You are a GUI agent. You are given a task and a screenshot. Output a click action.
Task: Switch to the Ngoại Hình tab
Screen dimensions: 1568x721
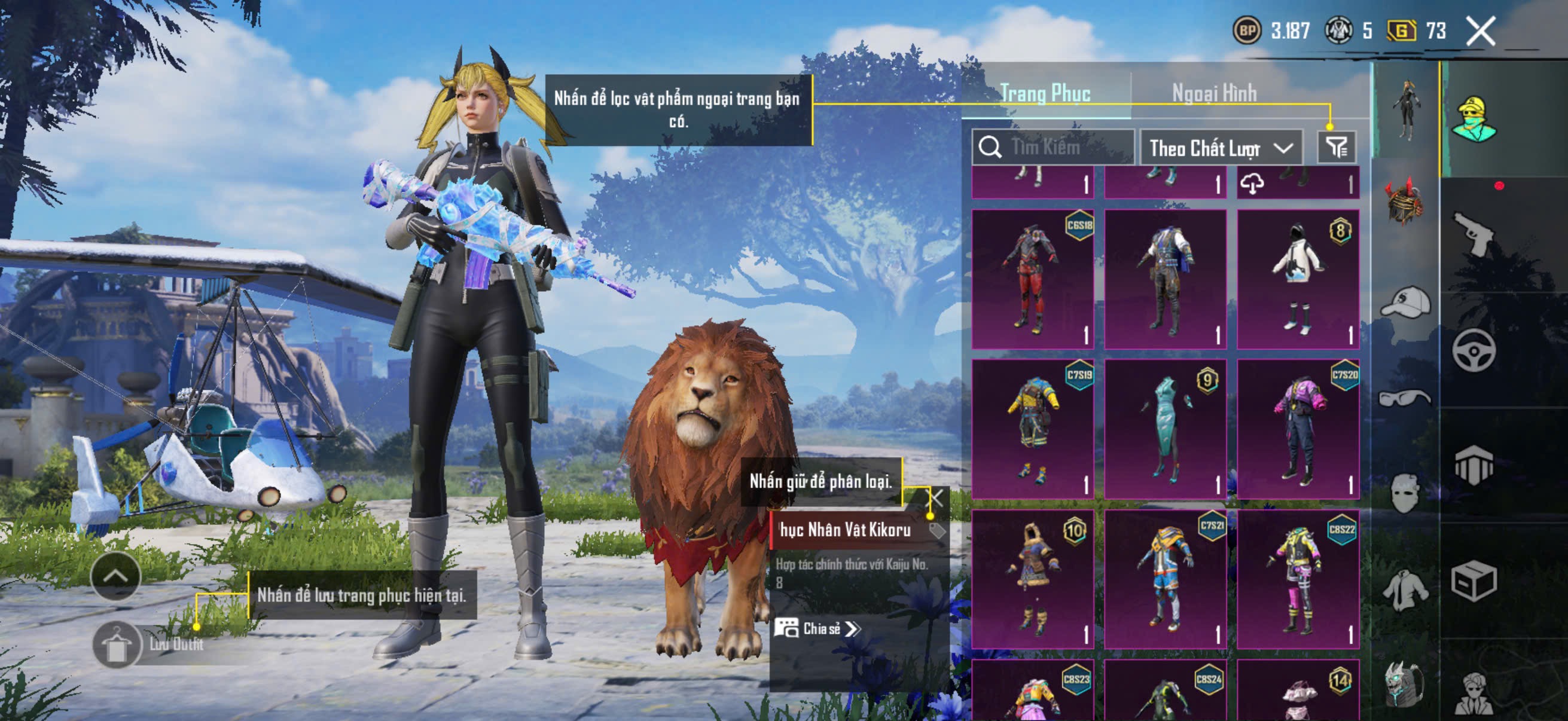pos(1214,94)
